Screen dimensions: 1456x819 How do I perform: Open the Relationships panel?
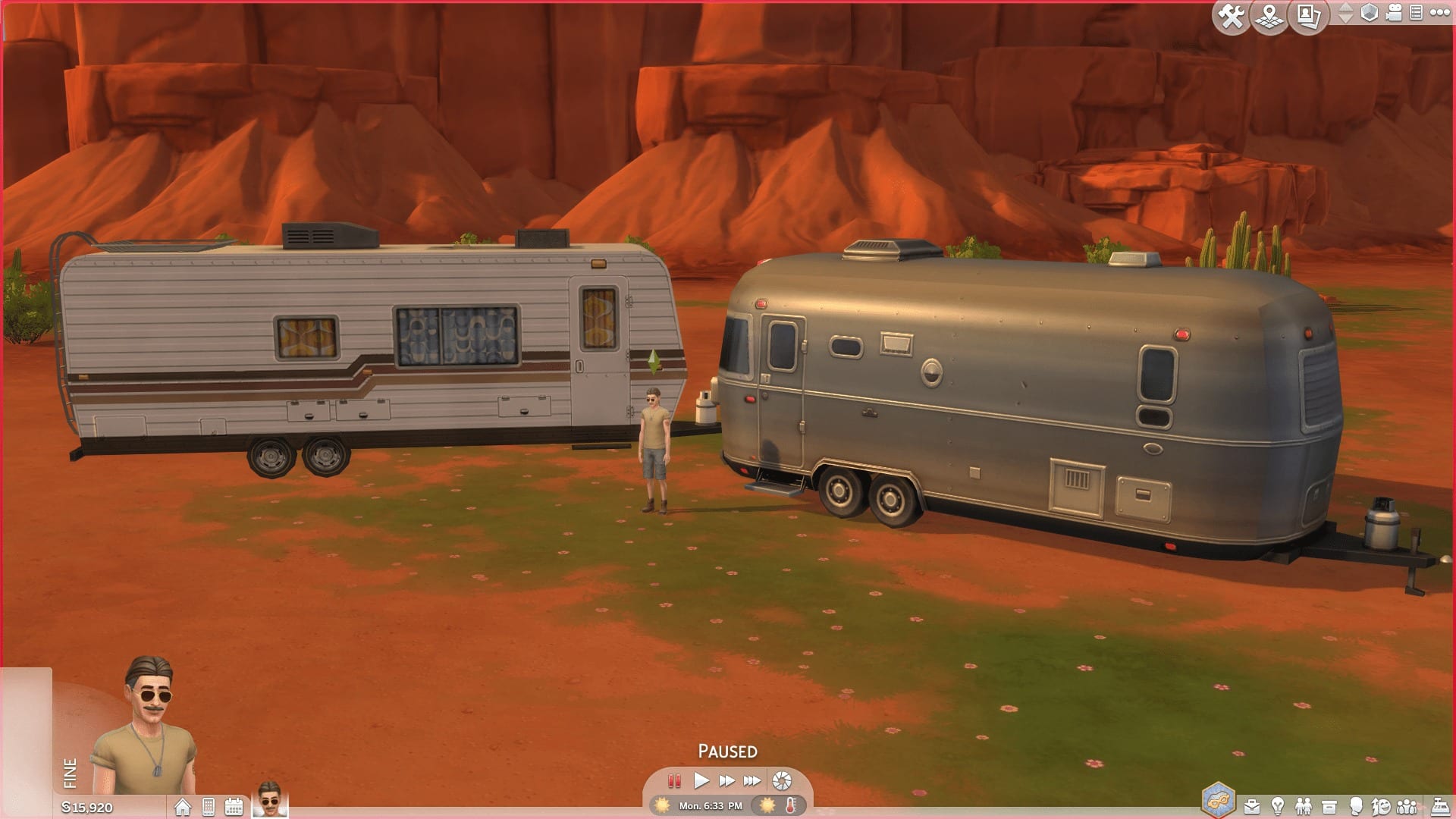click(x=1303, y=805)
